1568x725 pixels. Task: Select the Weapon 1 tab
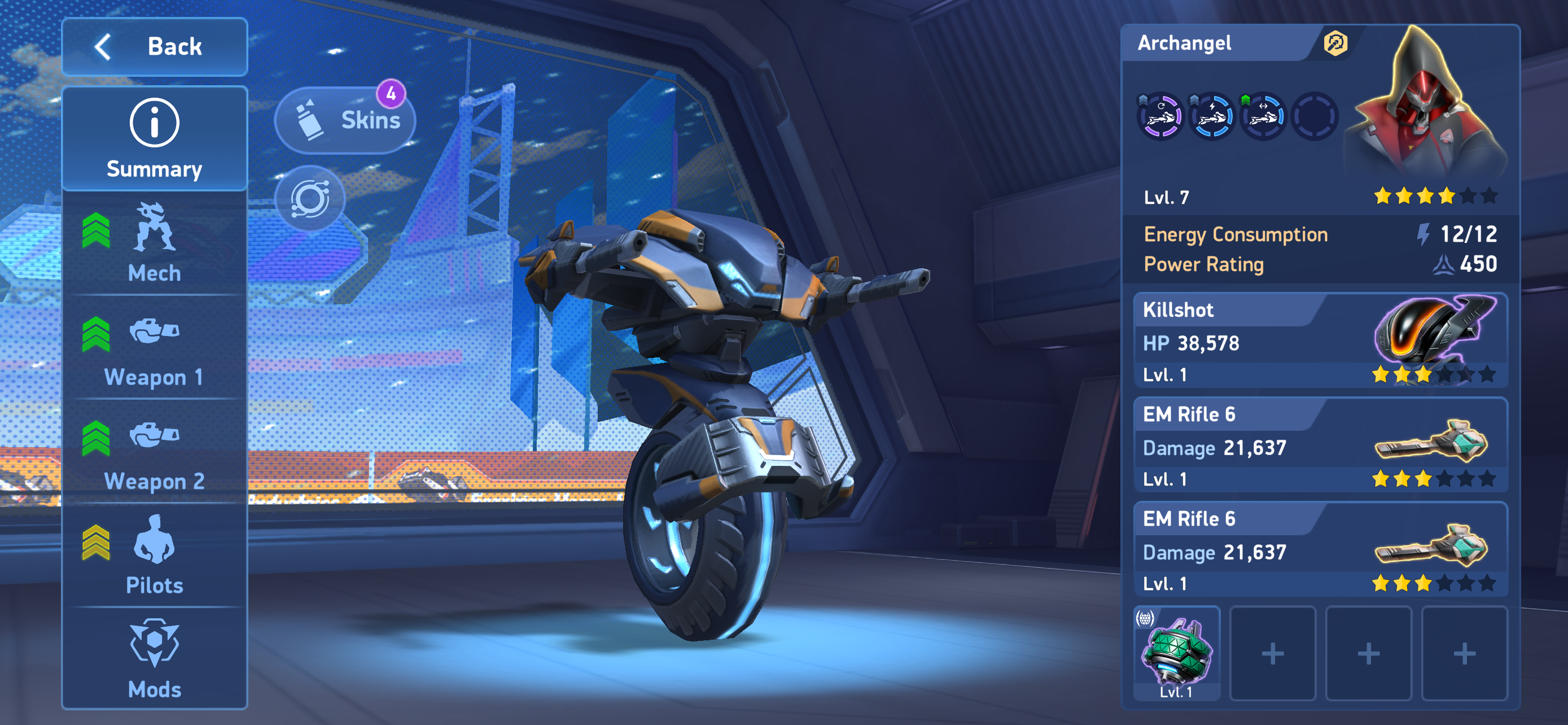(155, 348)
